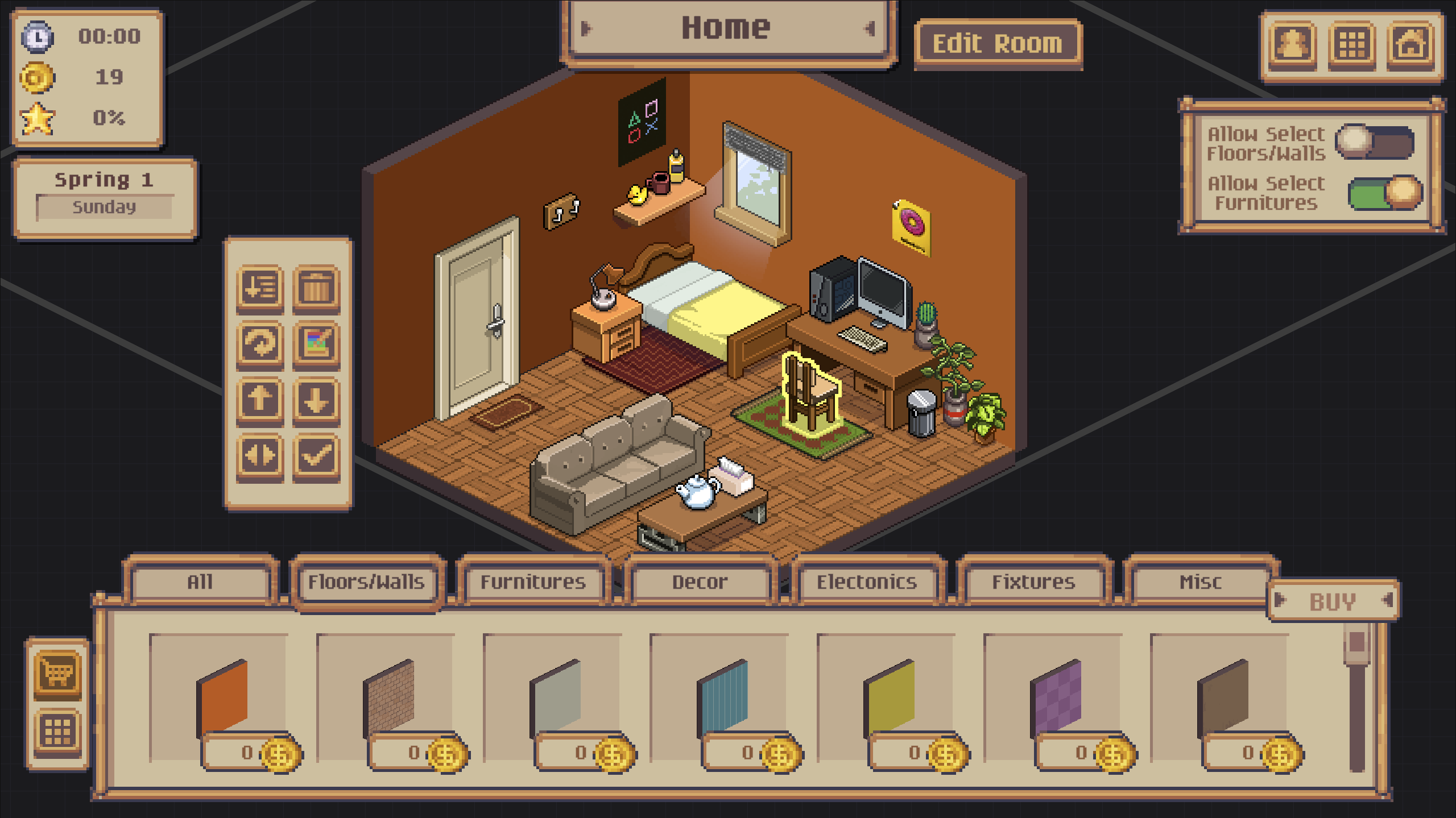Choose the purple checkered wall swatch
Image resolution: width=1456 pixels, height=818 pixels.
pos(1056,696)
